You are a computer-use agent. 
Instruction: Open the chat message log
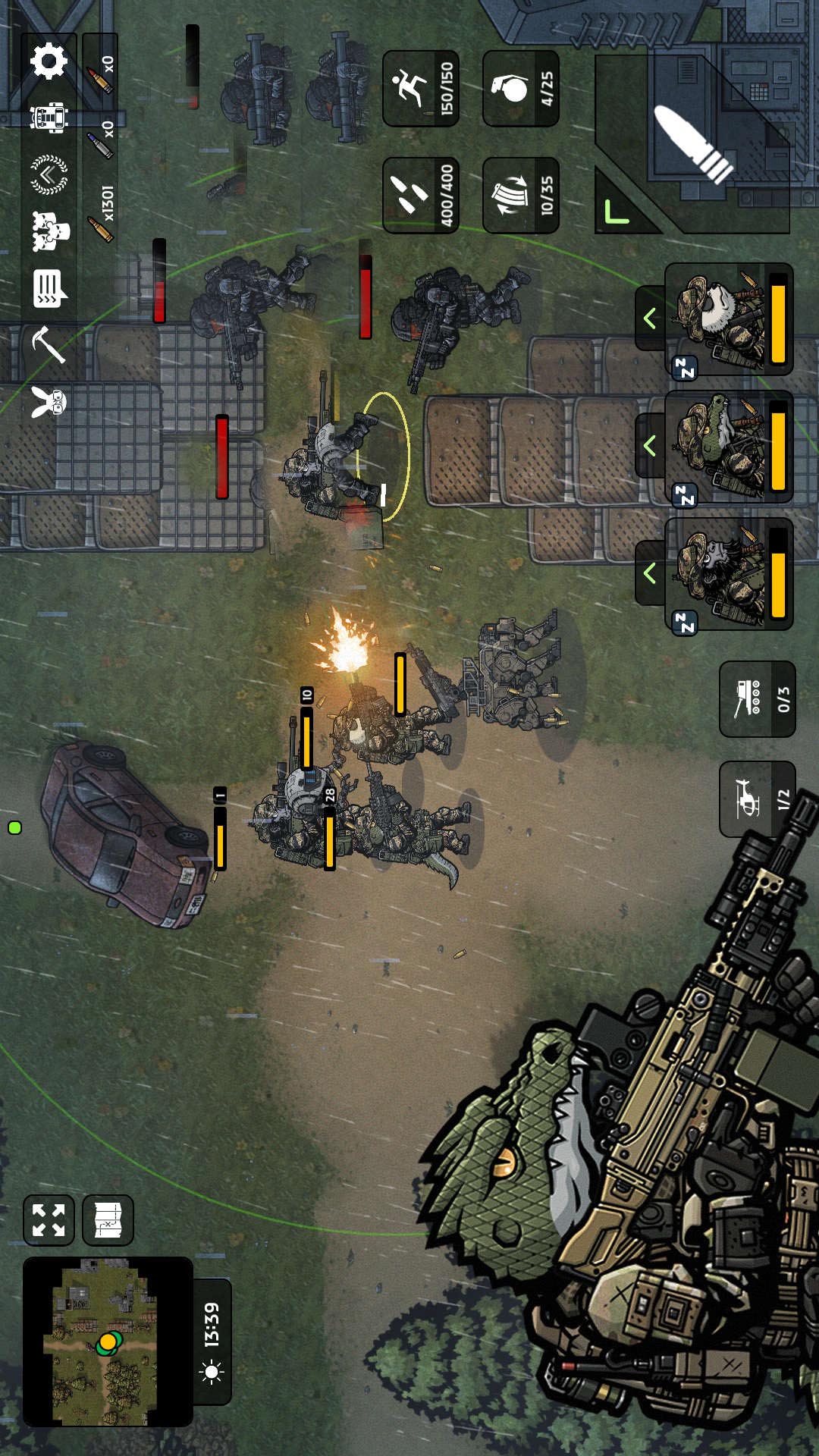pos(49,288)
